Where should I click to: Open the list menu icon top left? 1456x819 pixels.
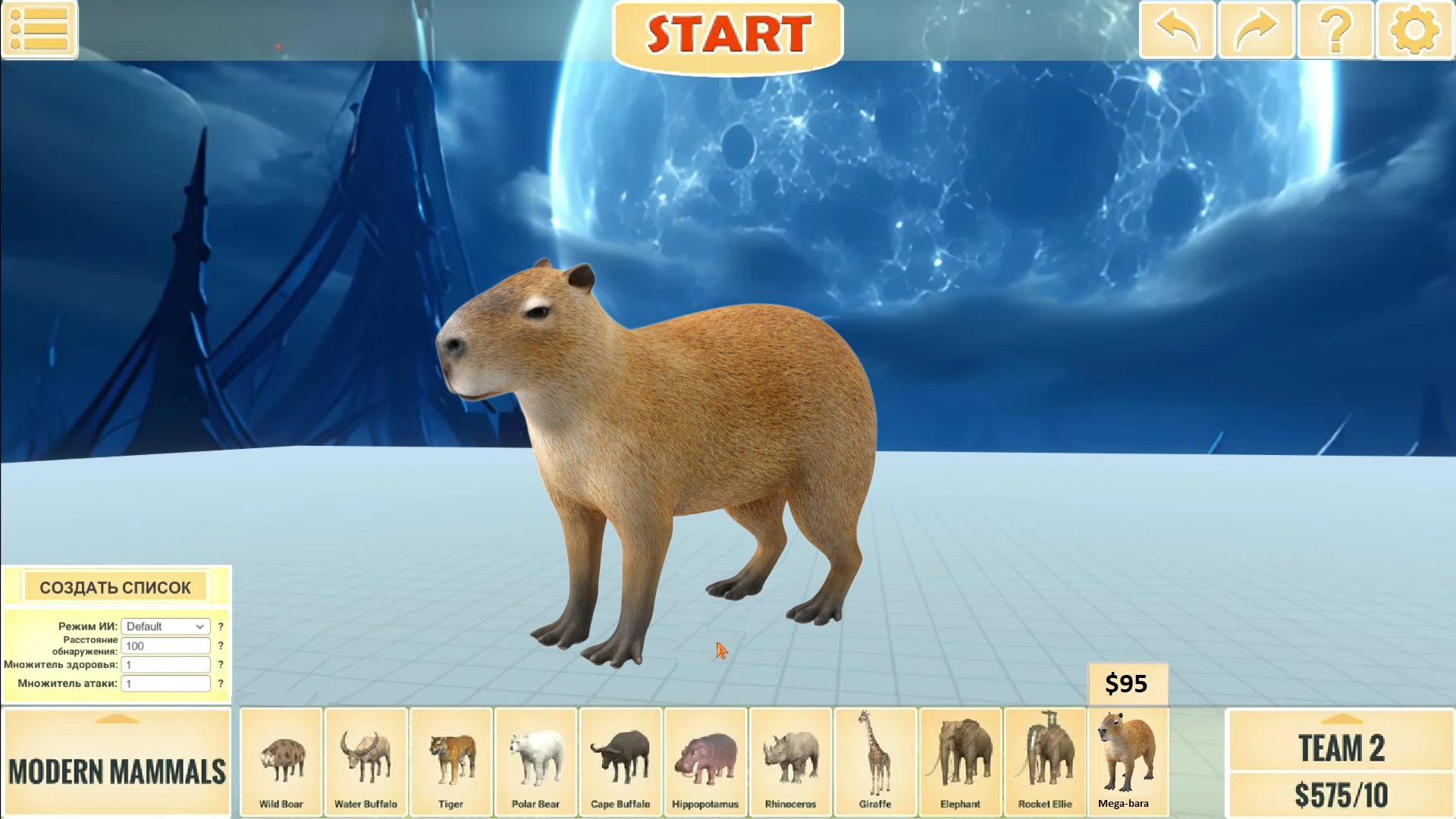[39, 30]
